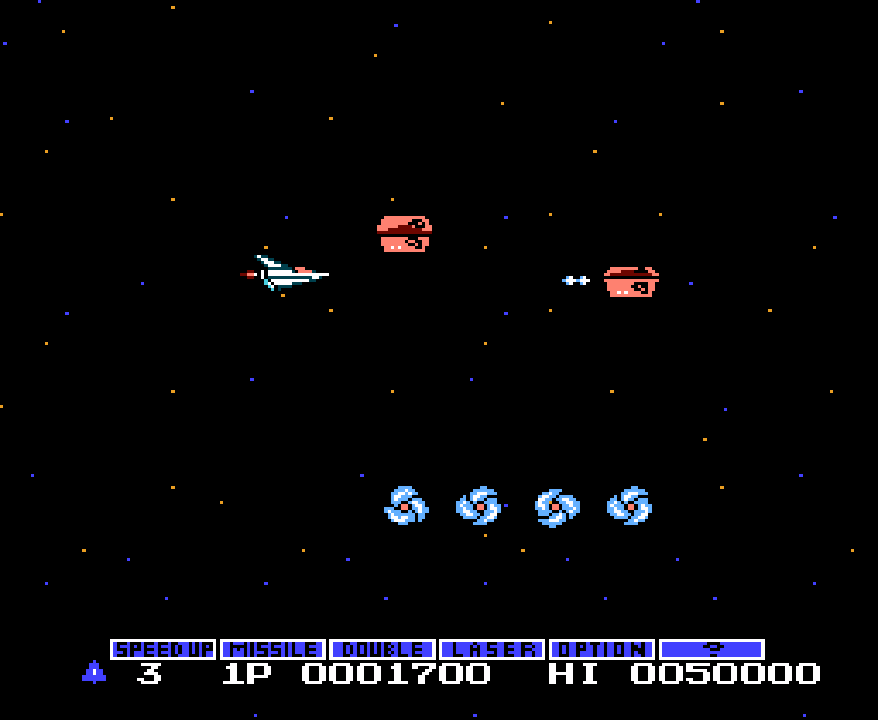
Task: Select the OPTION power-up slot
Action: (x=602, y=649)
